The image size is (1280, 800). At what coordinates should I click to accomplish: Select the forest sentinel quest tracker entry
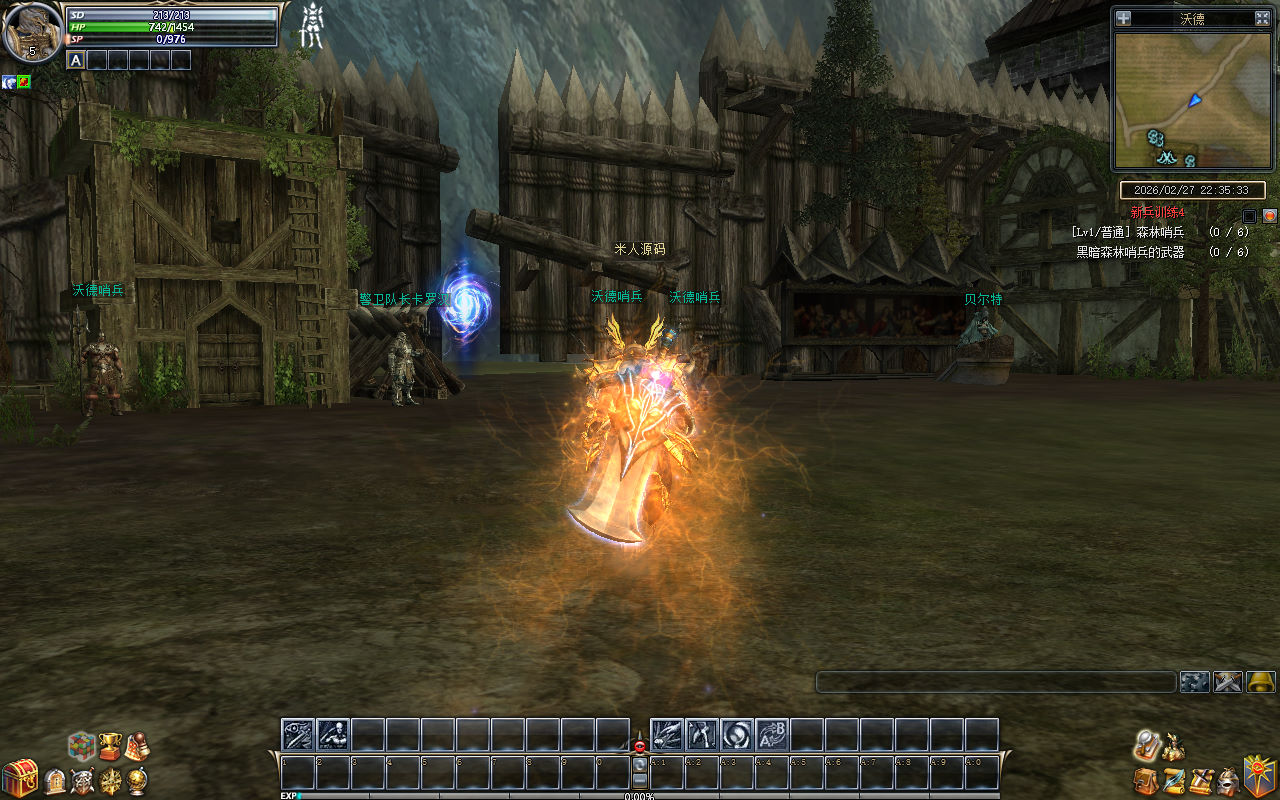[x=1160, y=232]
